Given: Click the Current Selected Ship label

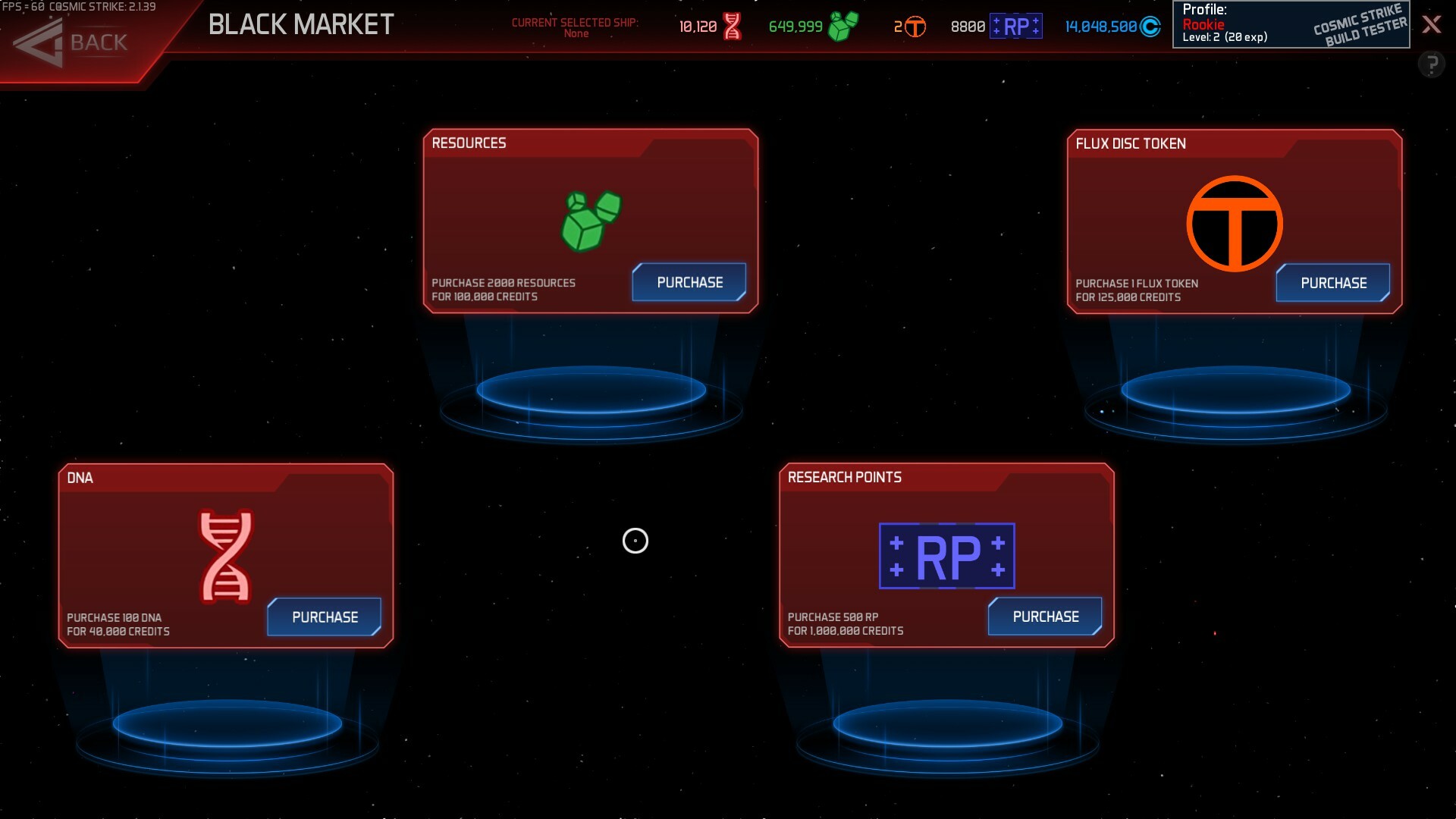Looking at the screenshot, I should [577, 27].
